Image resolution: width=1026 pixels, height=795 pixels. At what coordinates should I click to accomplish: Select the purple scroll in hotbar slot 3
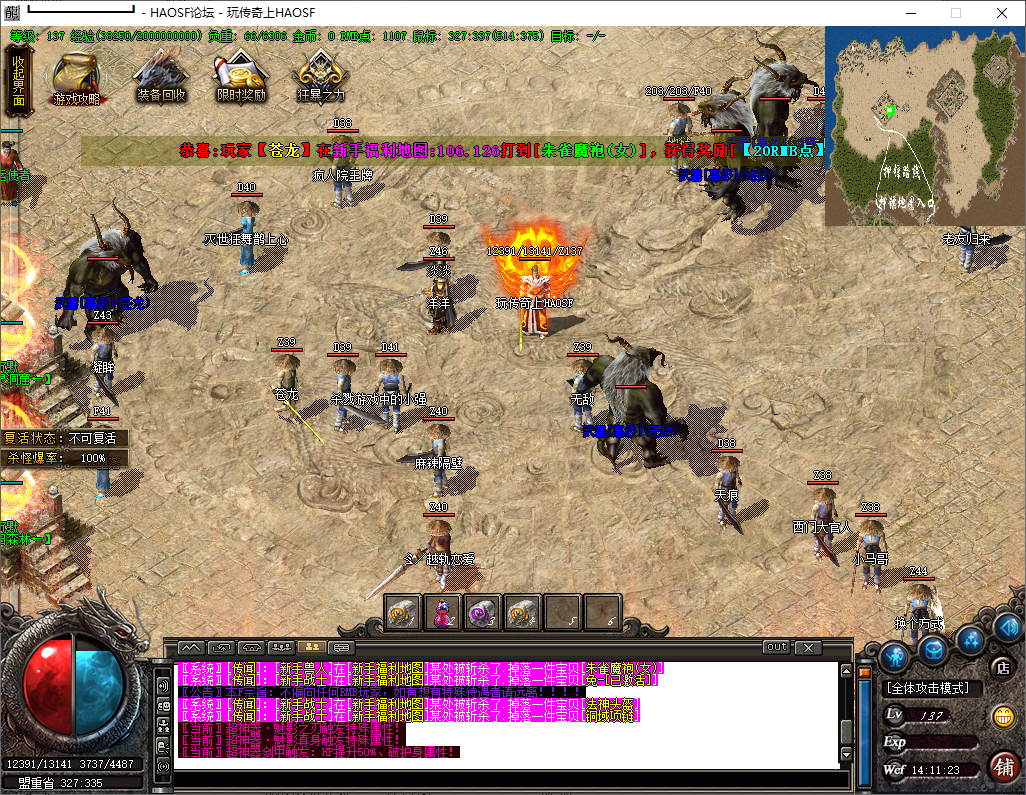(481, 612)
